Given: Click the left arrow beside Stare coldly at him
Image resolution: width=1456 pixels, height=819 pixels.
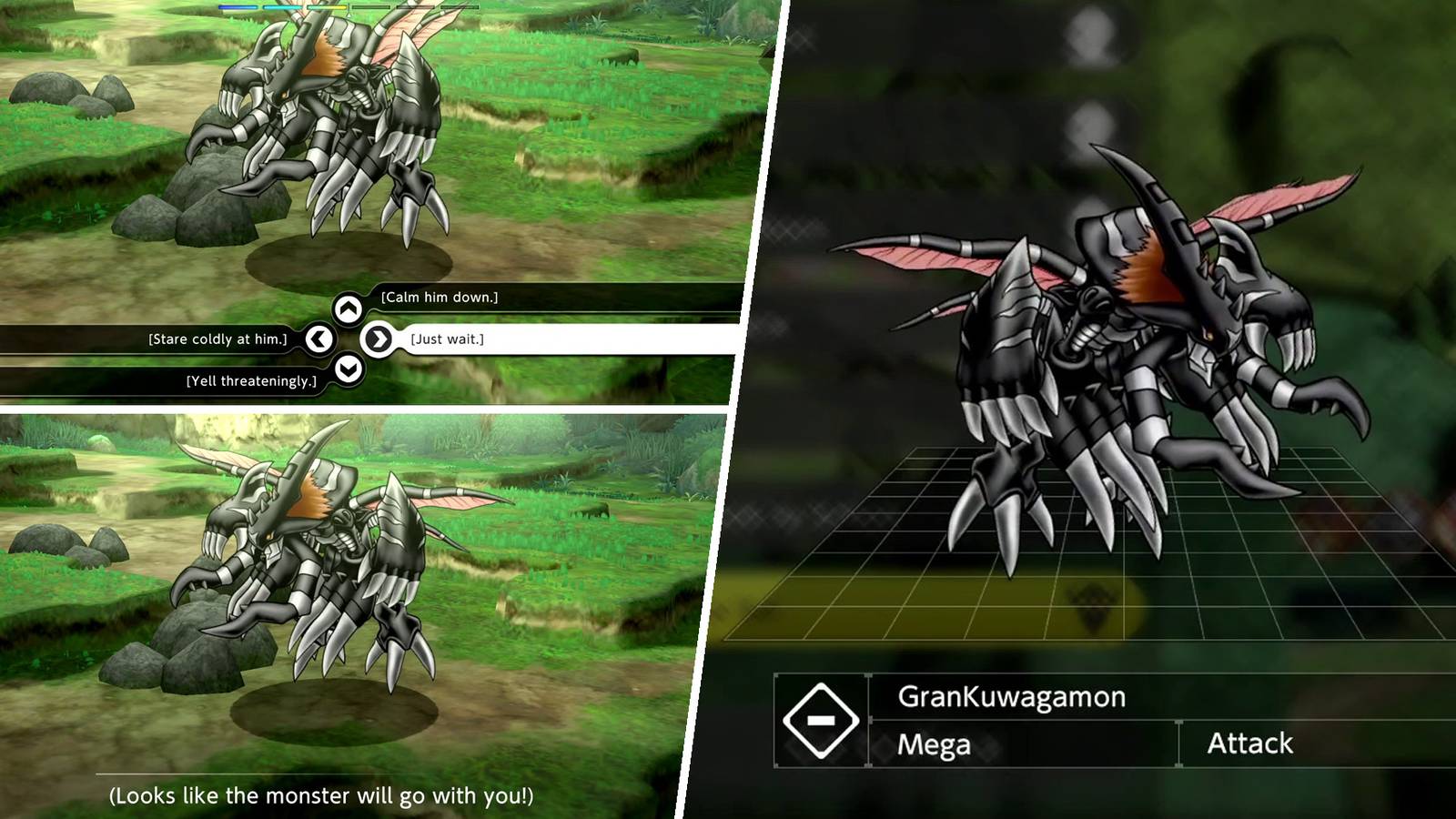Looking at the screenshot, I should pos(318,338).
